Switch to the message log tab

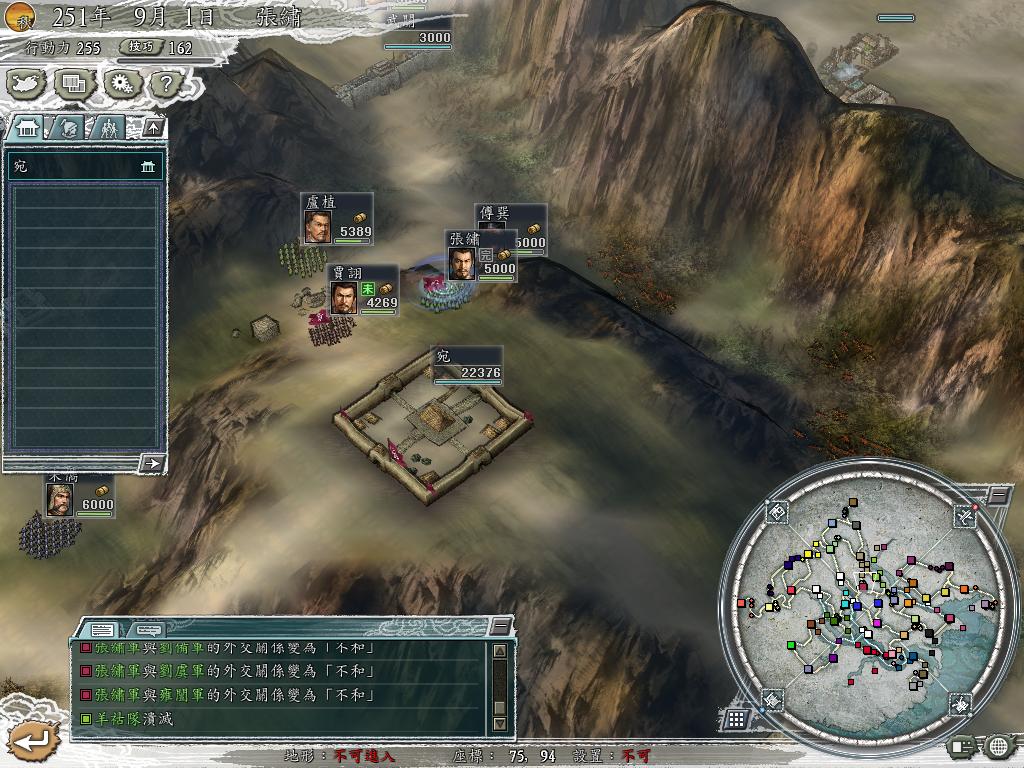[103, 629]
